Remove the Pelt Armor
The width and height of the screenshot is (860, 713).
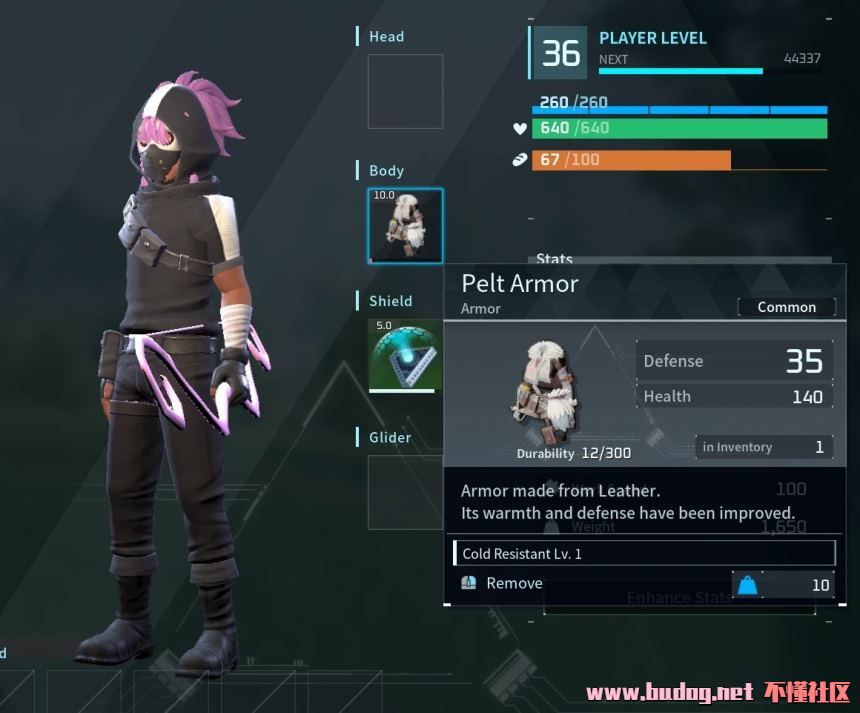click(514, 584)
